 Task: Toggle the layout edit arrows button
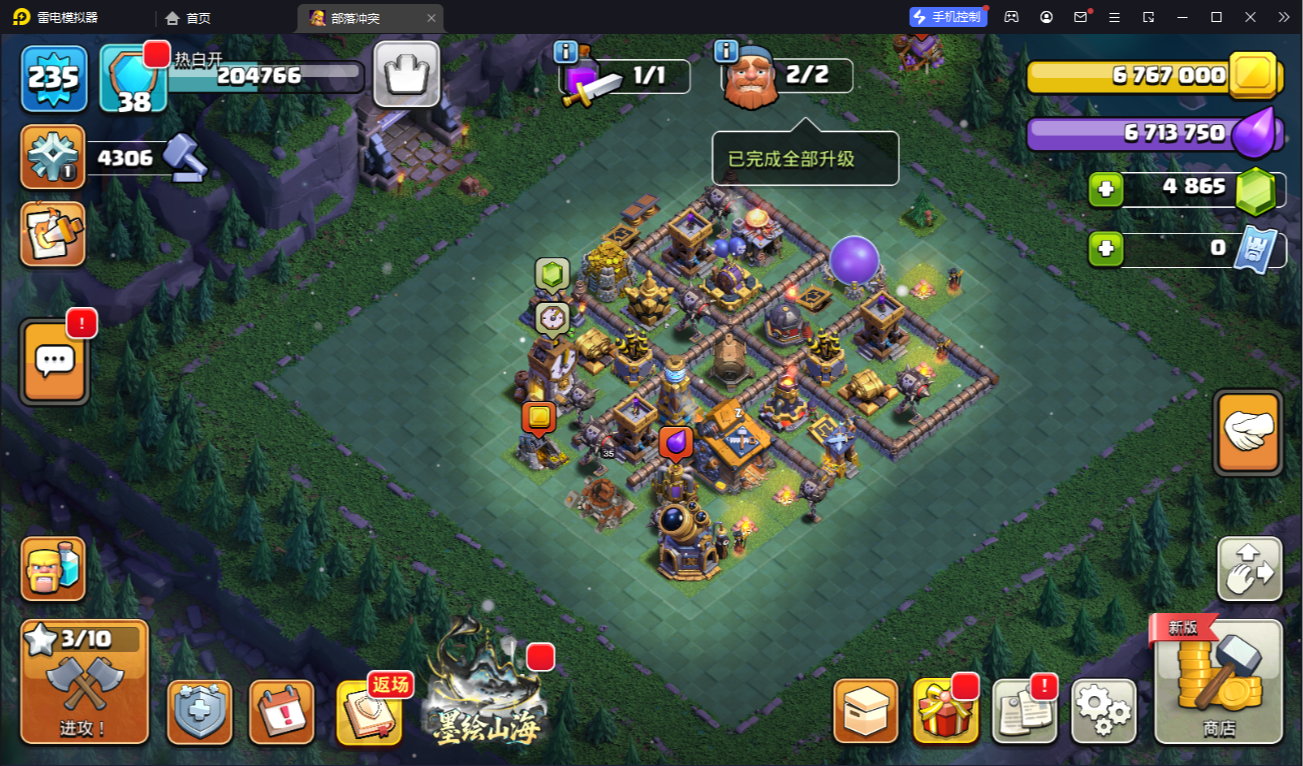[1249, 569]
